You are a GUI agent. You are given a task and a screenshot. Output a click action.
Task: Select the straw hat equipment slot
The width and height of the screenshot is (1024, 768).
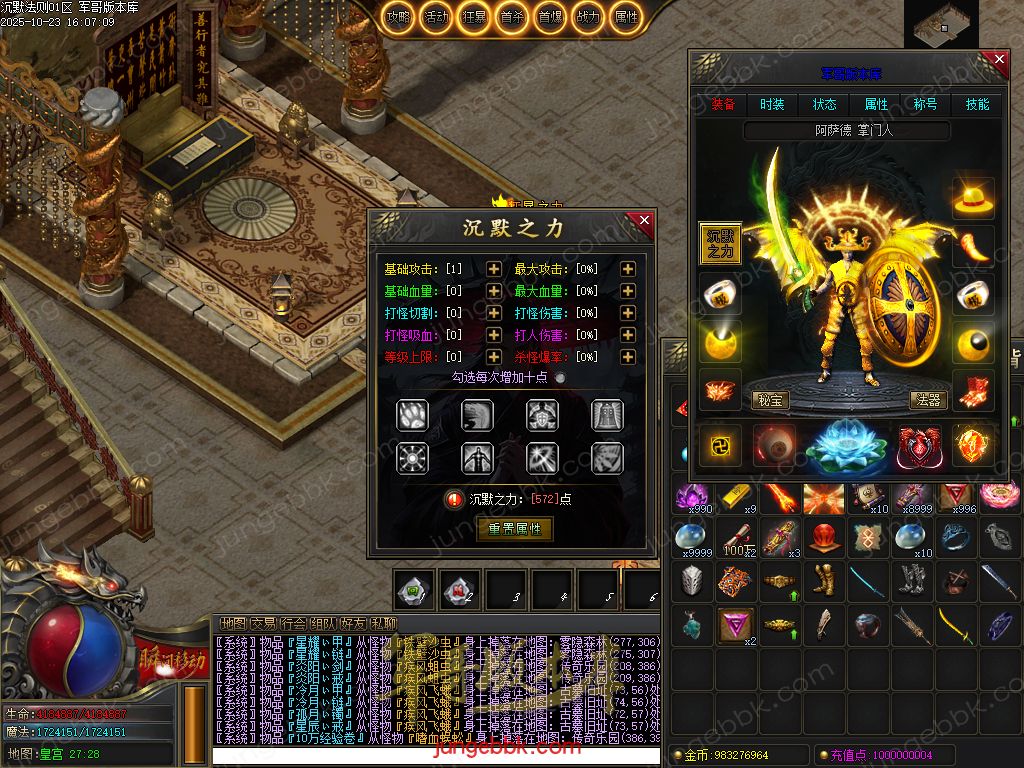(x=973, y=198)
